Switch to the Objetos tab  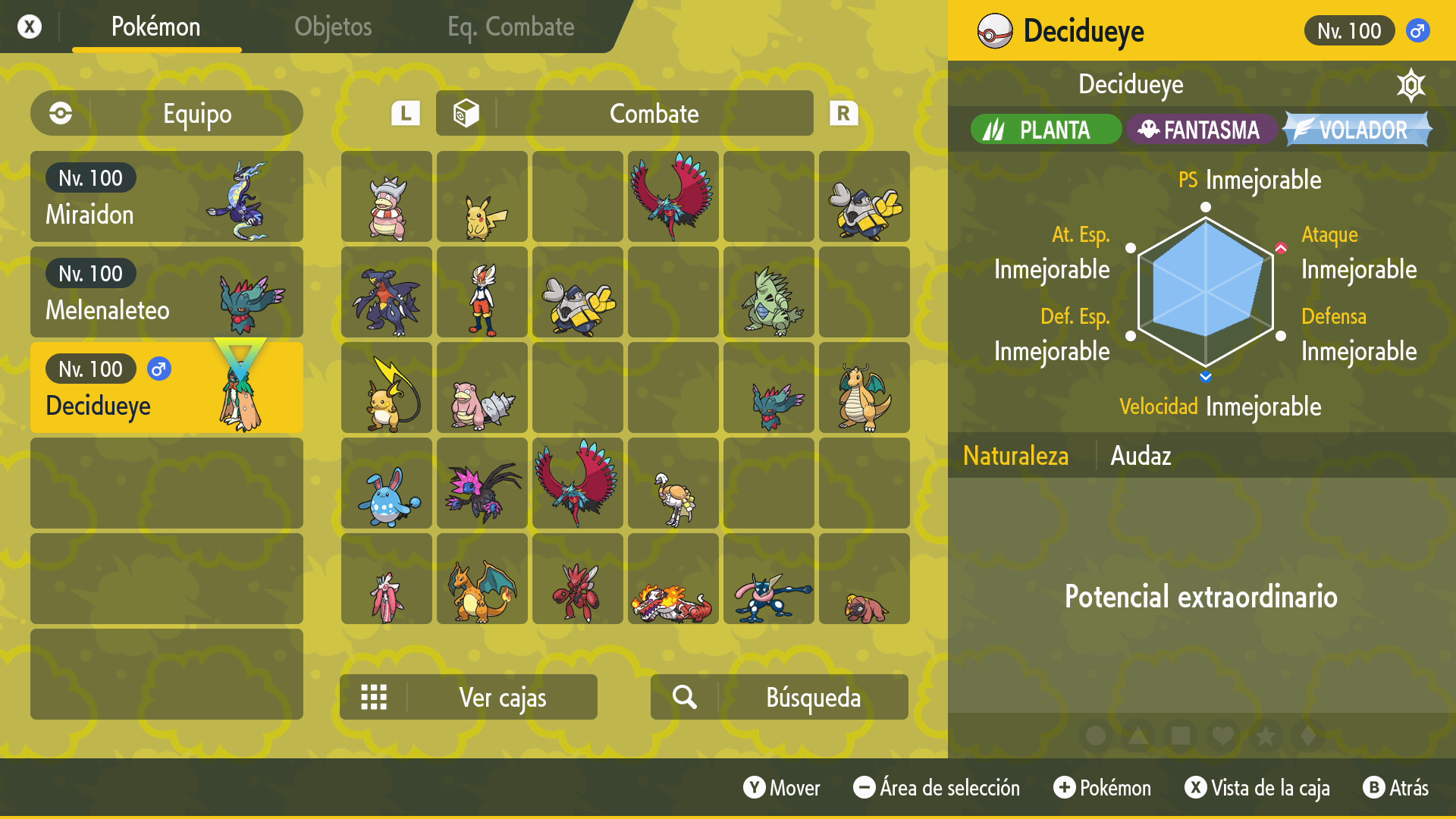click(x=333, y=27)
